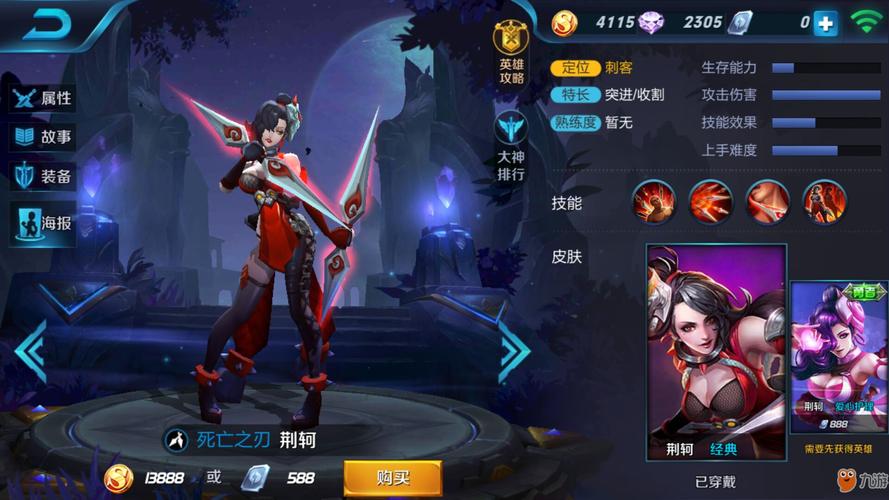Select the curved blade slash skill icon
The height and width of the screenshot is (500, 889).
click(x=767, y=203)
